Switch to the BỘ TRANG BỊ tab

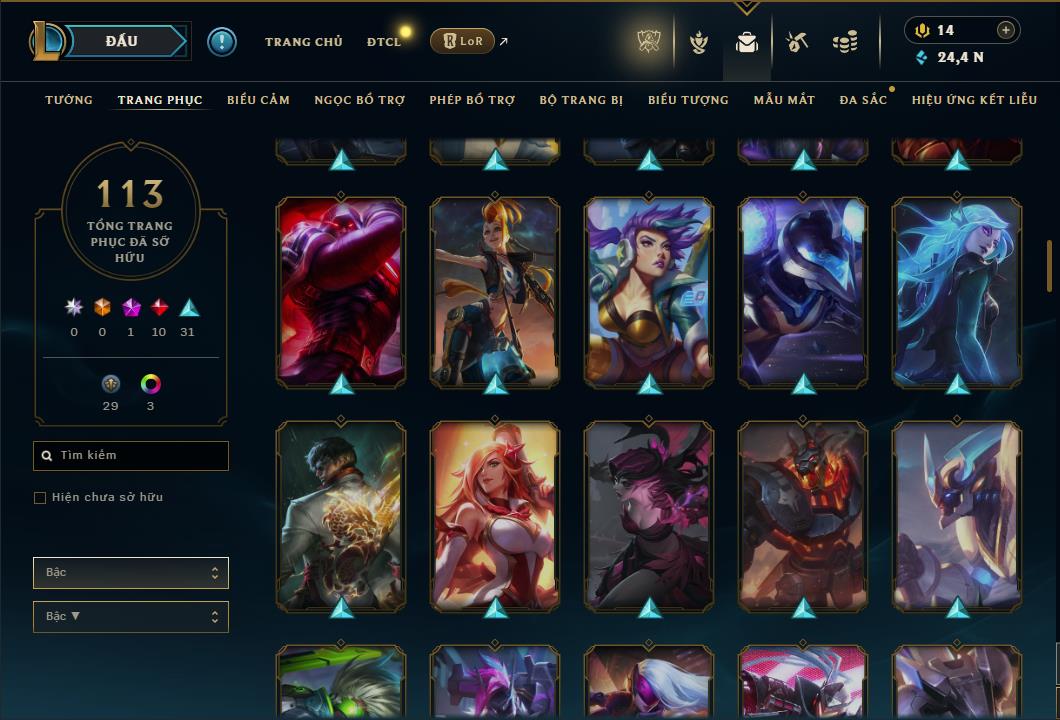tap(581, 100)
